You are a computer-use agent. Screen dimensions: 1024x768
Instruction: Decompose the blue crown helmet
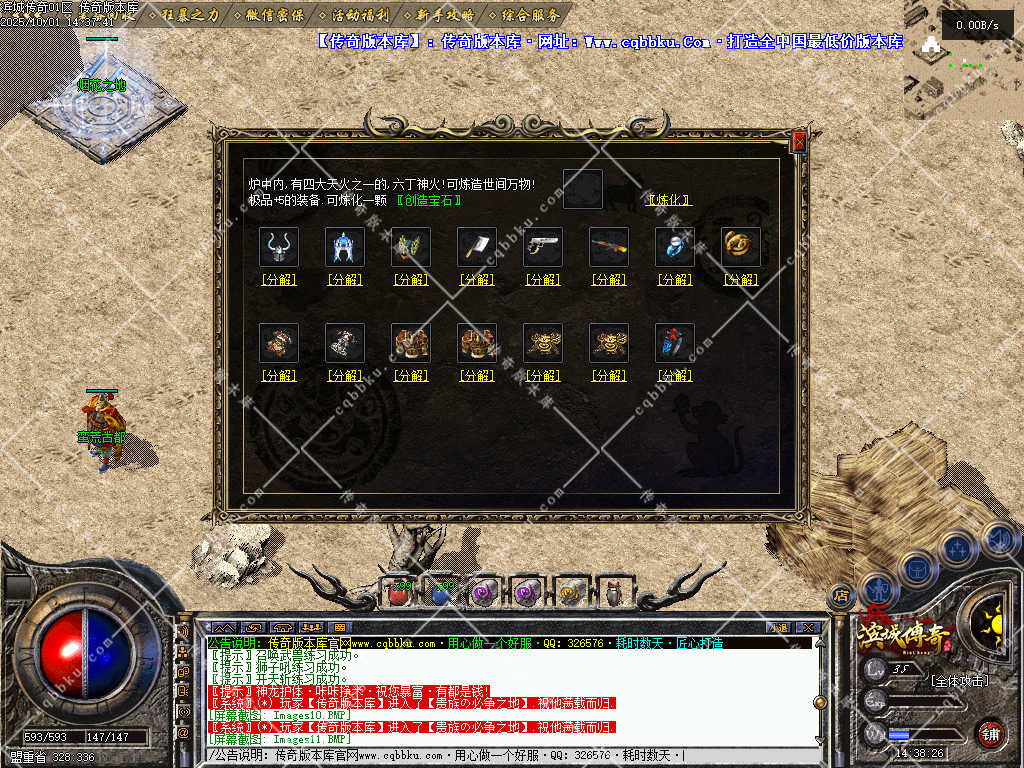[345, 280]
